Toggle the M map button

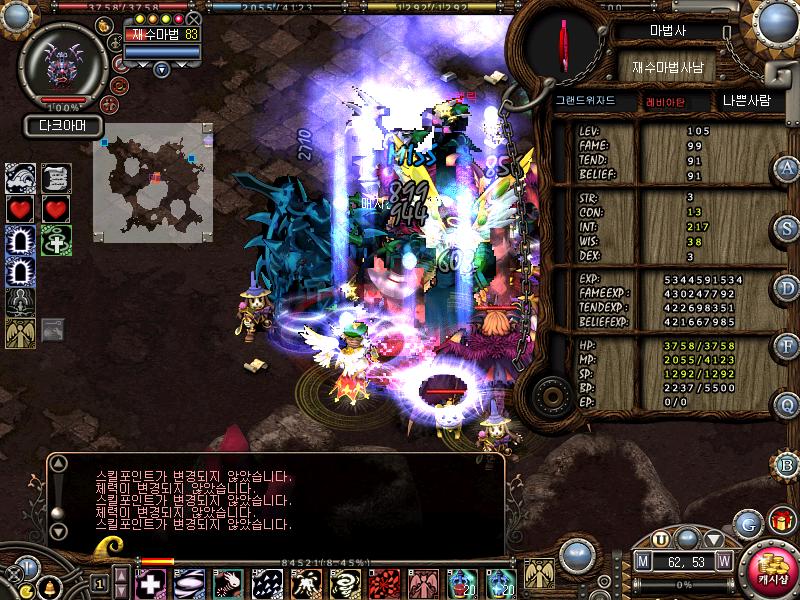click(x=644, y=561)
